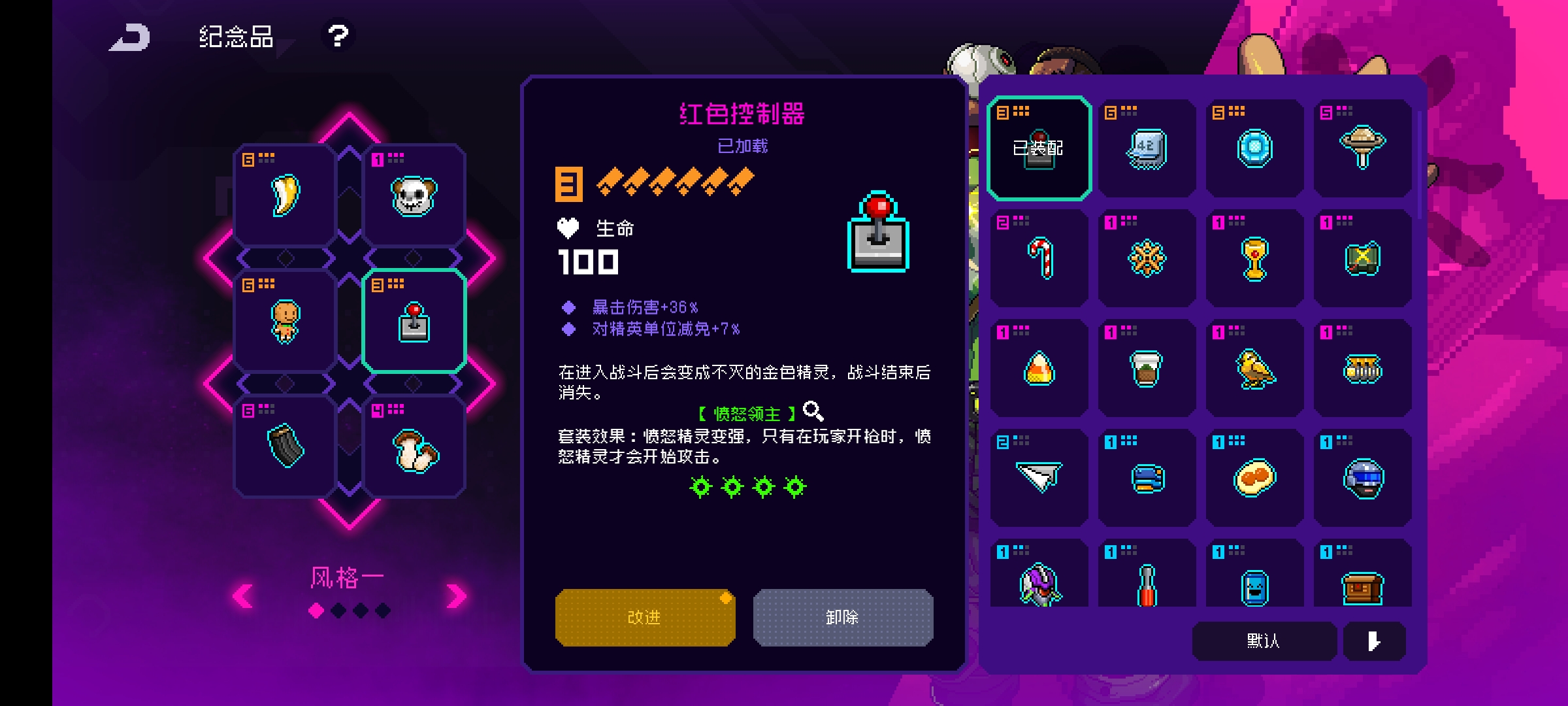Select the equipped mushroom souvenir slot

click(414, 448)
